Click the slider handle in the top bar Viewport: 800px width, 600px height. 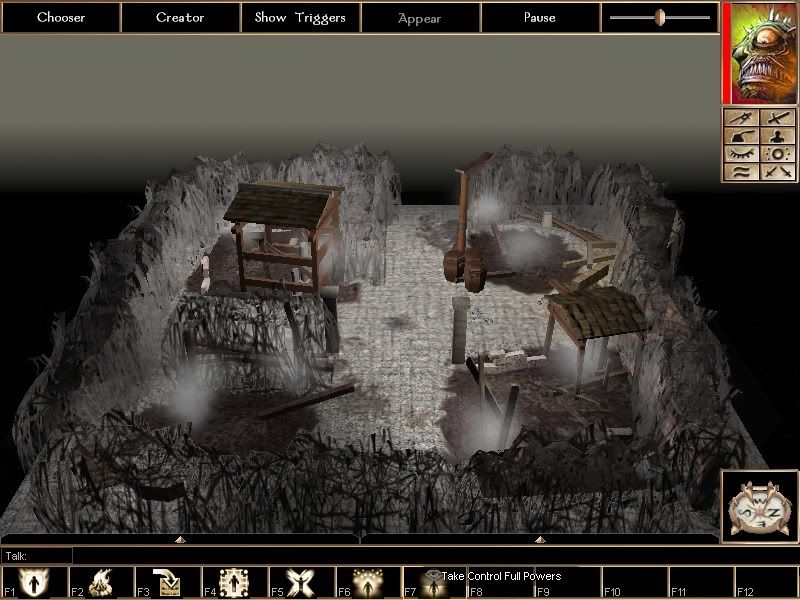660,17
